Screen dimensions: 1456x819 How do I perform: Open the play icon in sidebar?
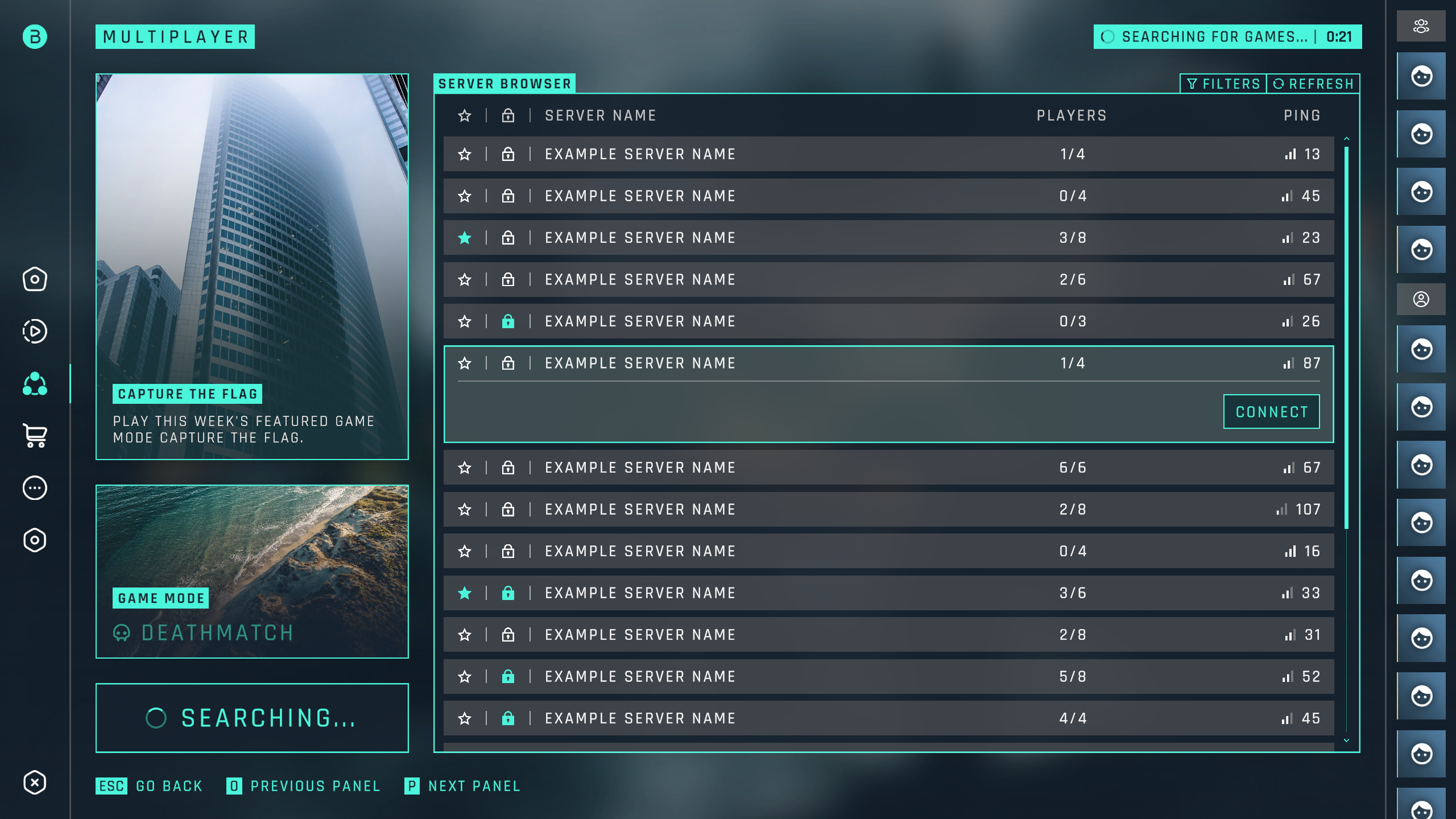click(35, 332)
